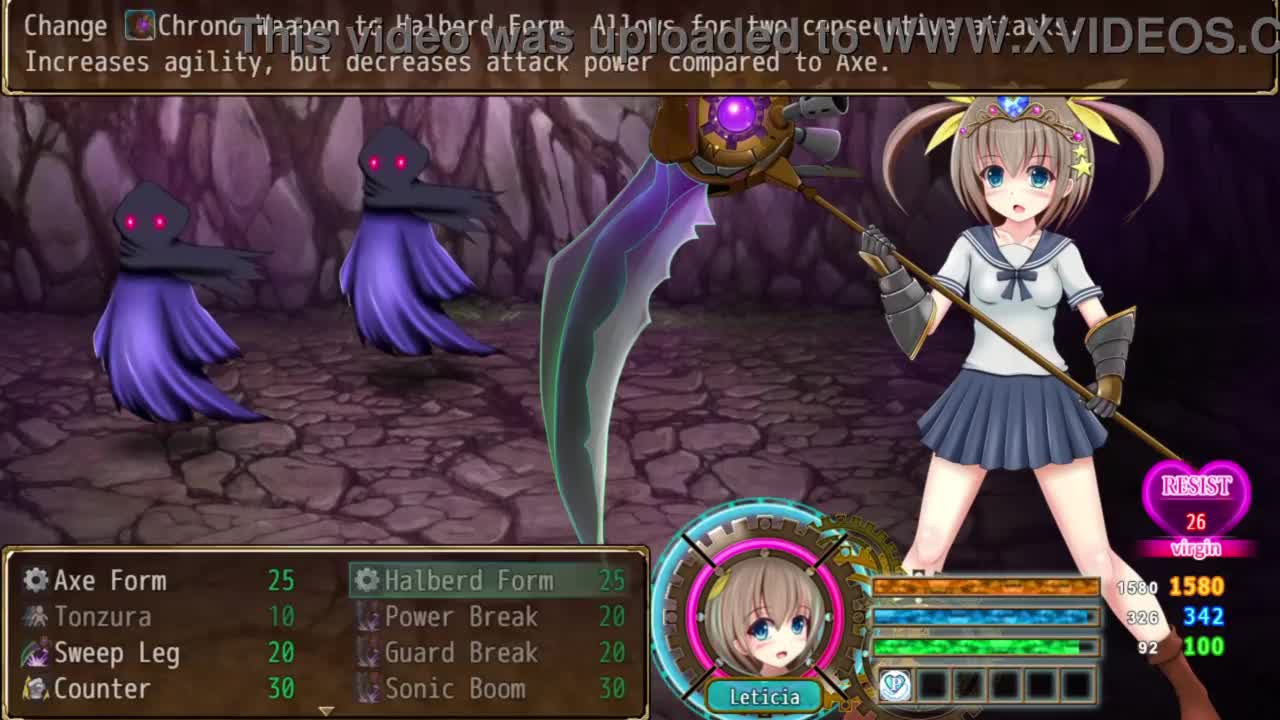The image size is (1280, 720).
Task: Click the skill list scroll-down arrow
Action: (325, 710)
